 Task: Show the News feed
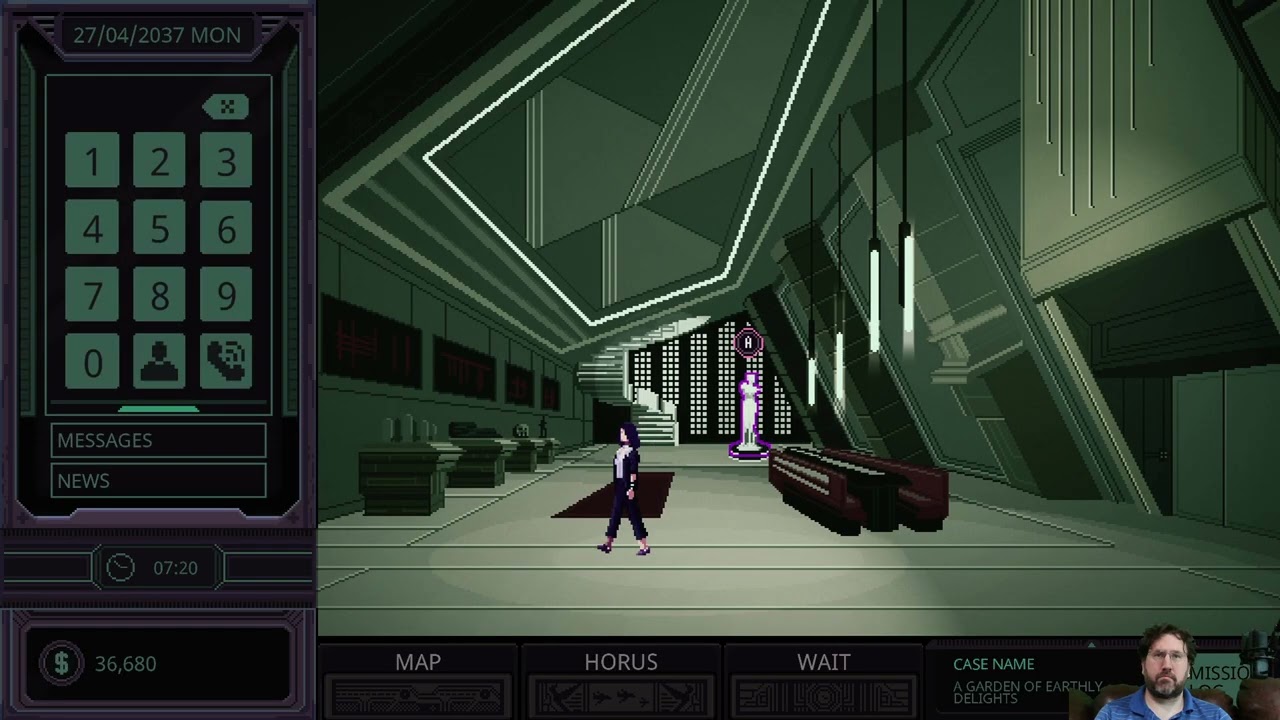tap(159, 481)
